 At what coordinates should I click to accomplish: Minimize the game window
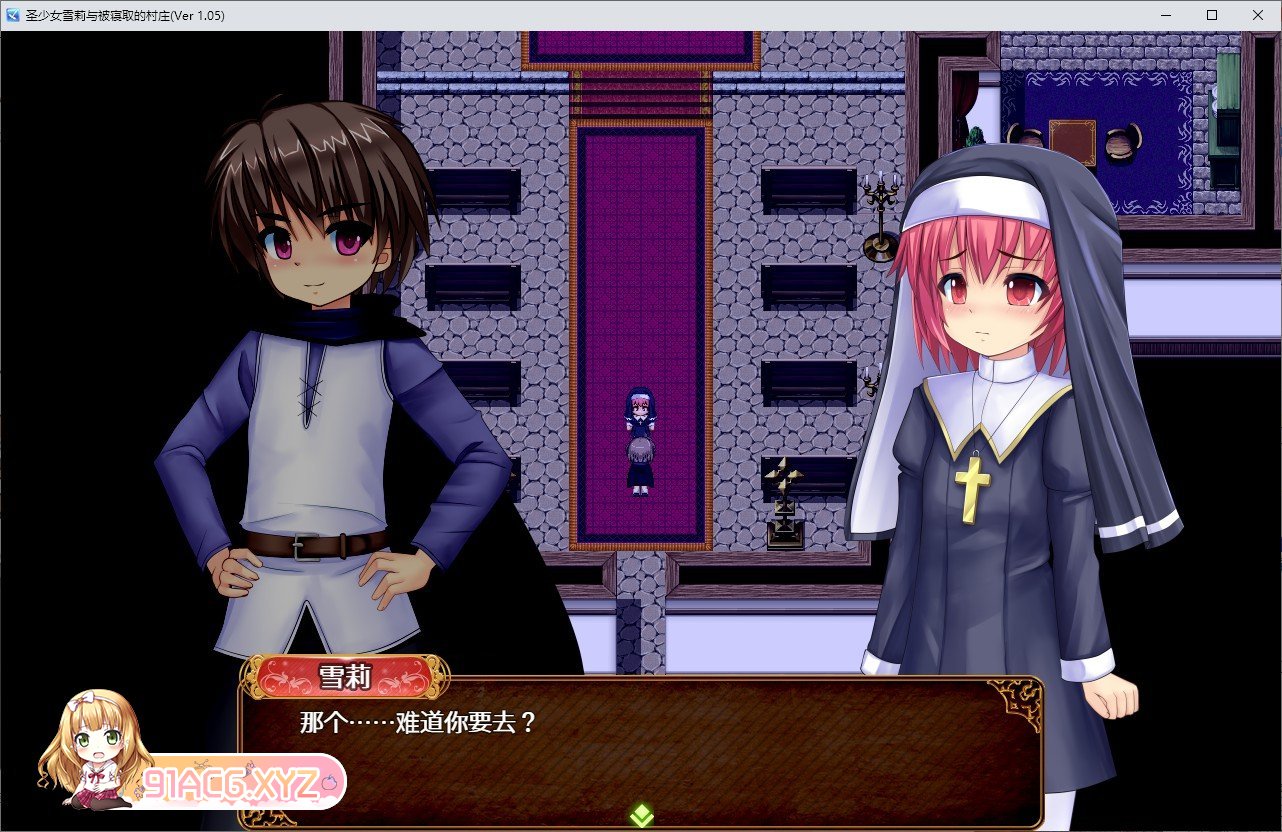[1167, 15]
